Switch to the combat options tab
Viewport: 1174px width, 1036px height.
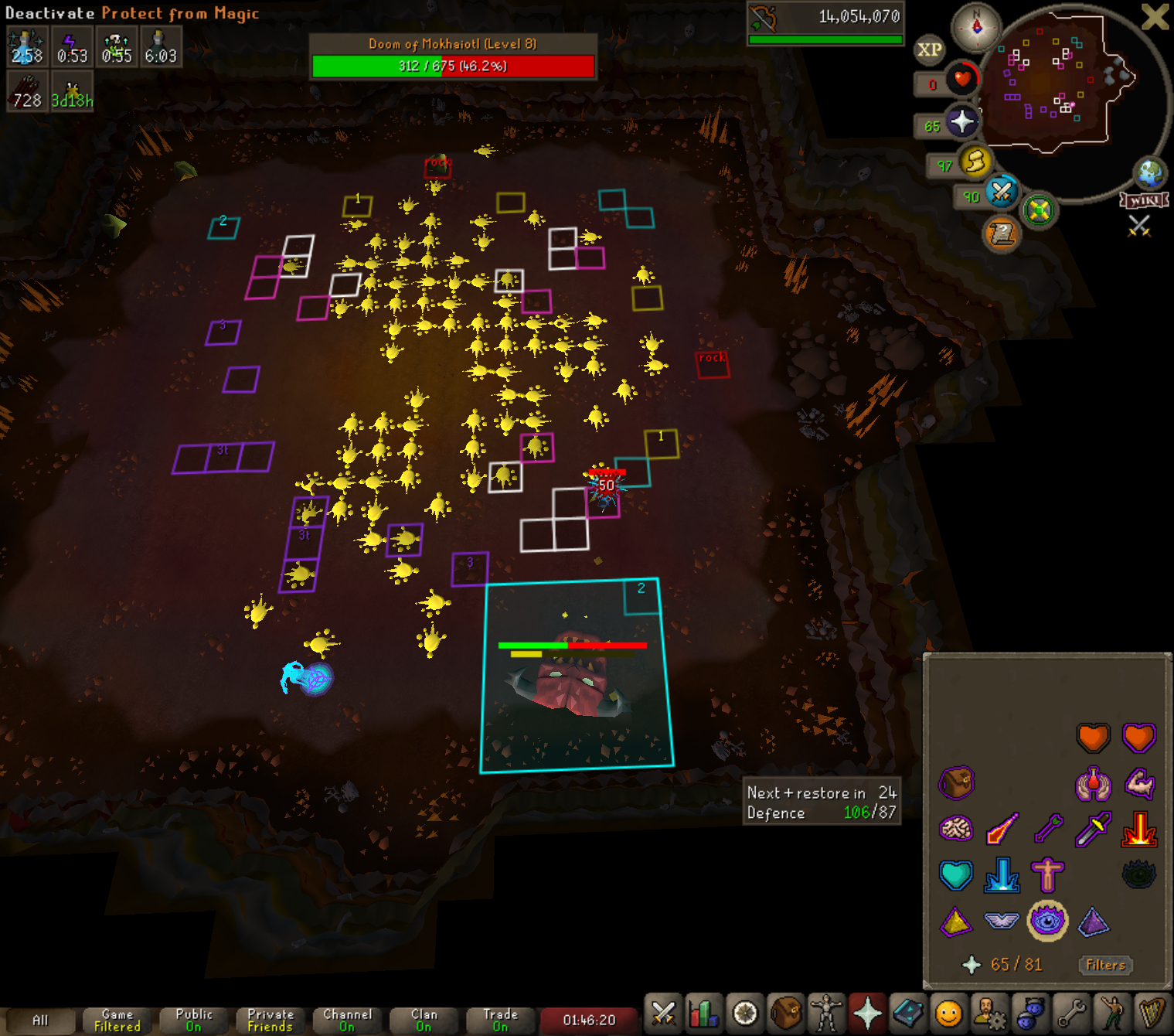point(663,1013)
